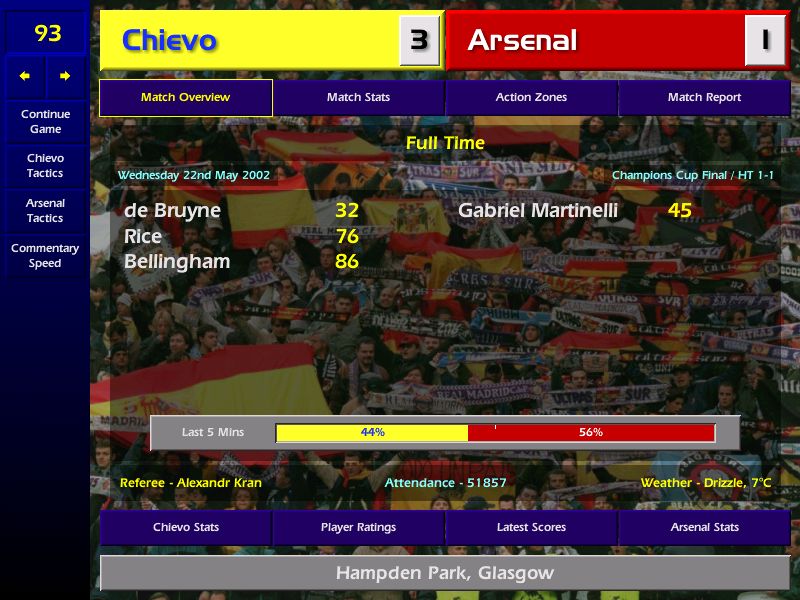Screen dimensions: 800x600
Task: Select goalscorer Bellingham
Action: 177,262
